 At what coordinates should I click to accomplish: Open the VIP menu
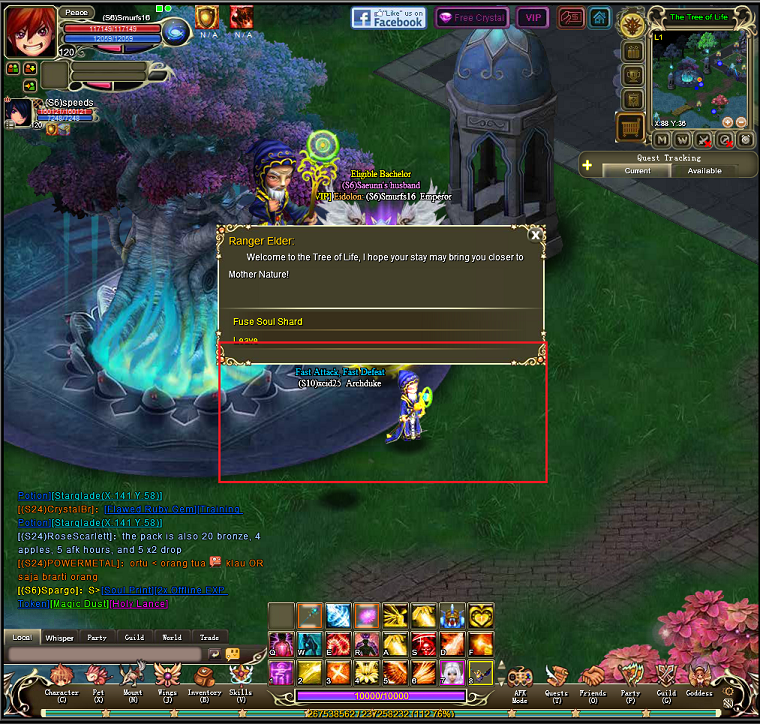click(x=532, y=18)
